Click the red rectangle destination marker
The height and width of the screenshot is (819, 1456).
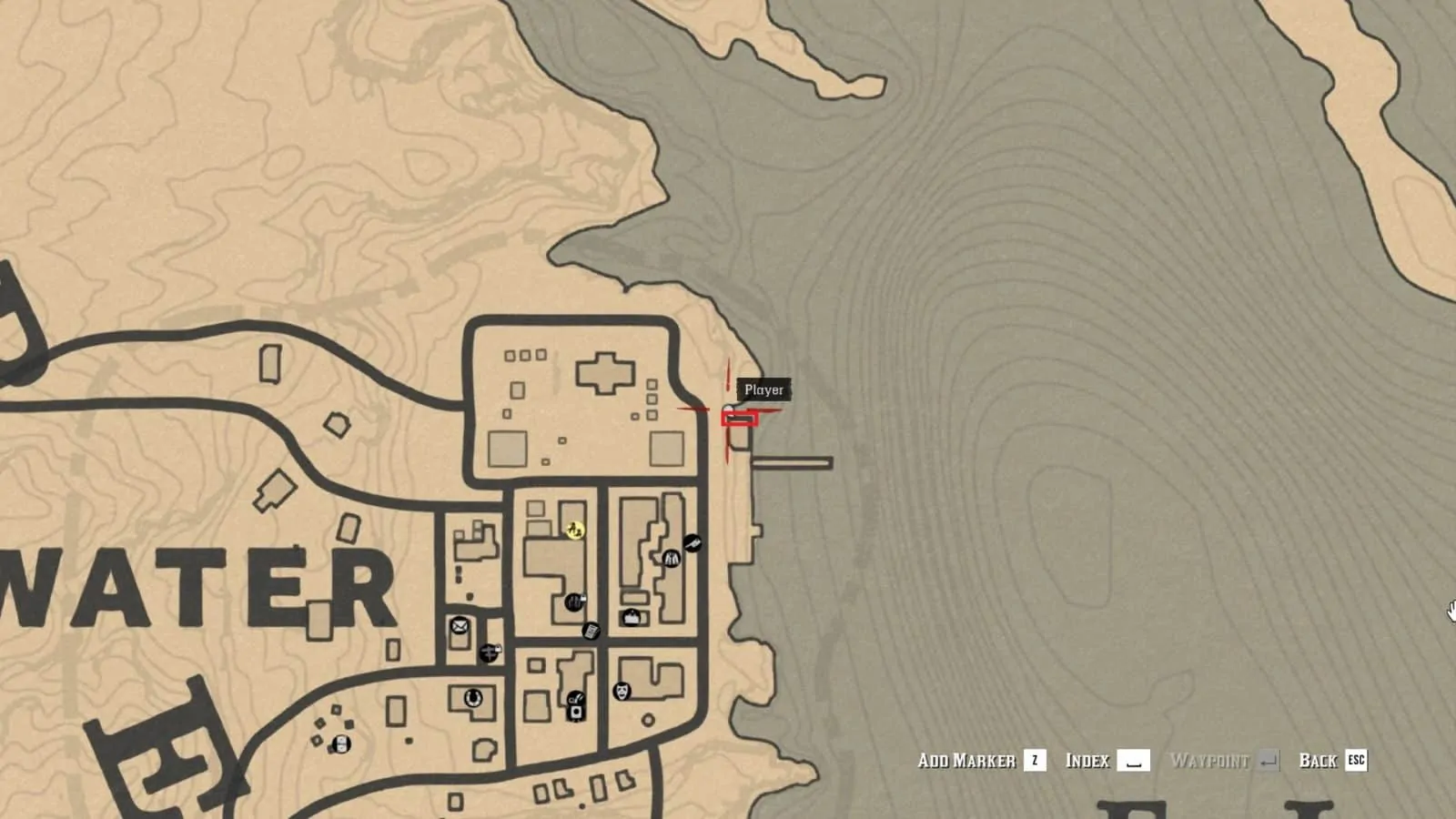pos(739,419)
